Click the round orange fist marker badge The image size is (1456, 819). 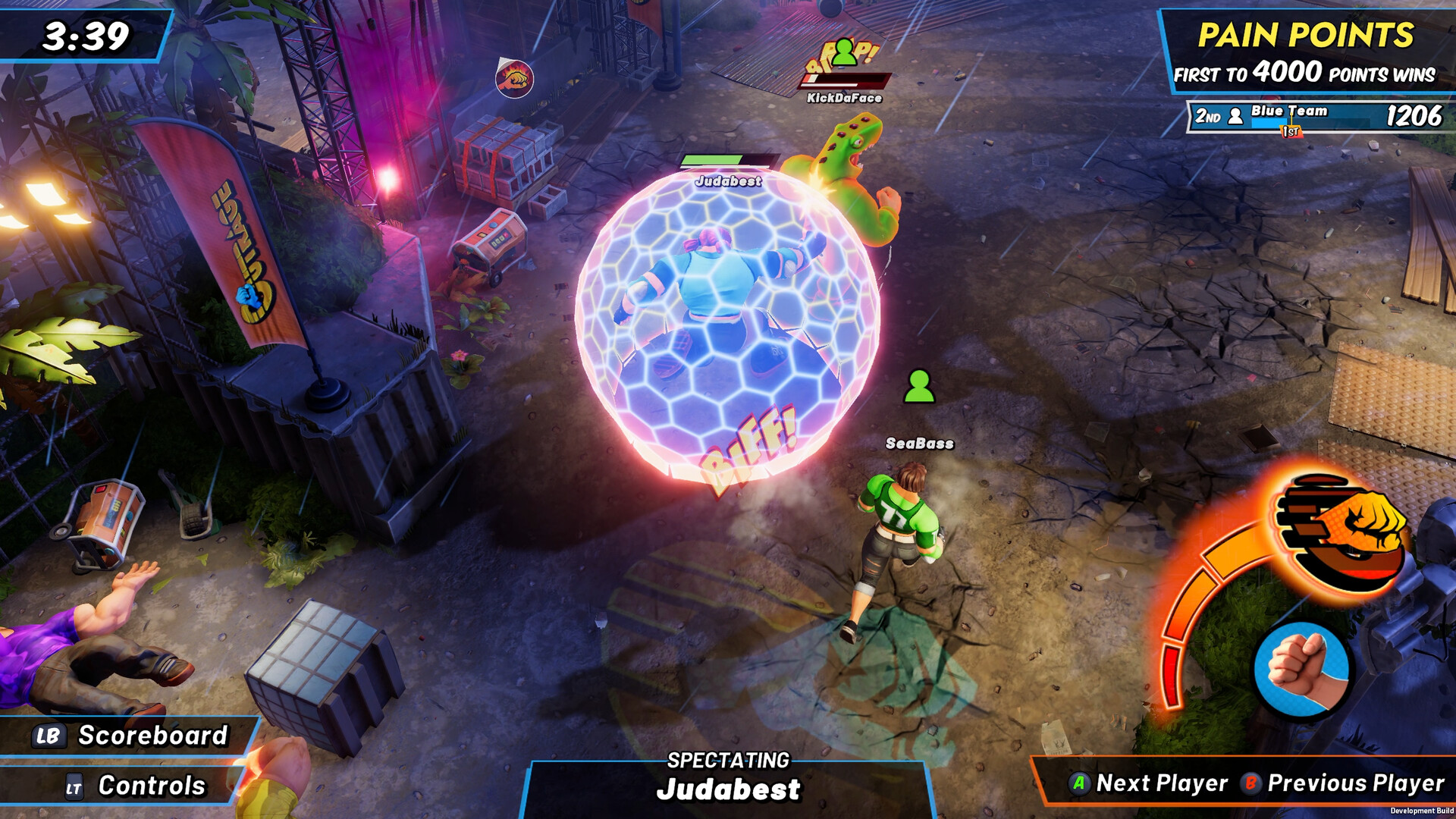click(515, 78)
